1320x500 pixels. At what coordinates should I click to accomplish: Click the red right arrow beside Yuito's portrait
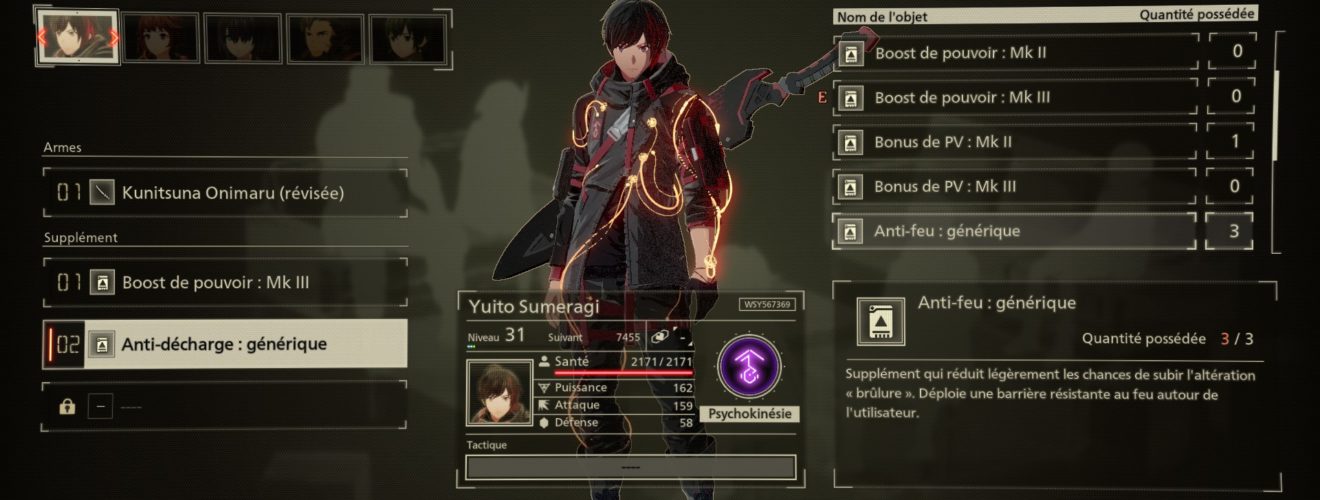pyautogui.click(x=115, y=38)
